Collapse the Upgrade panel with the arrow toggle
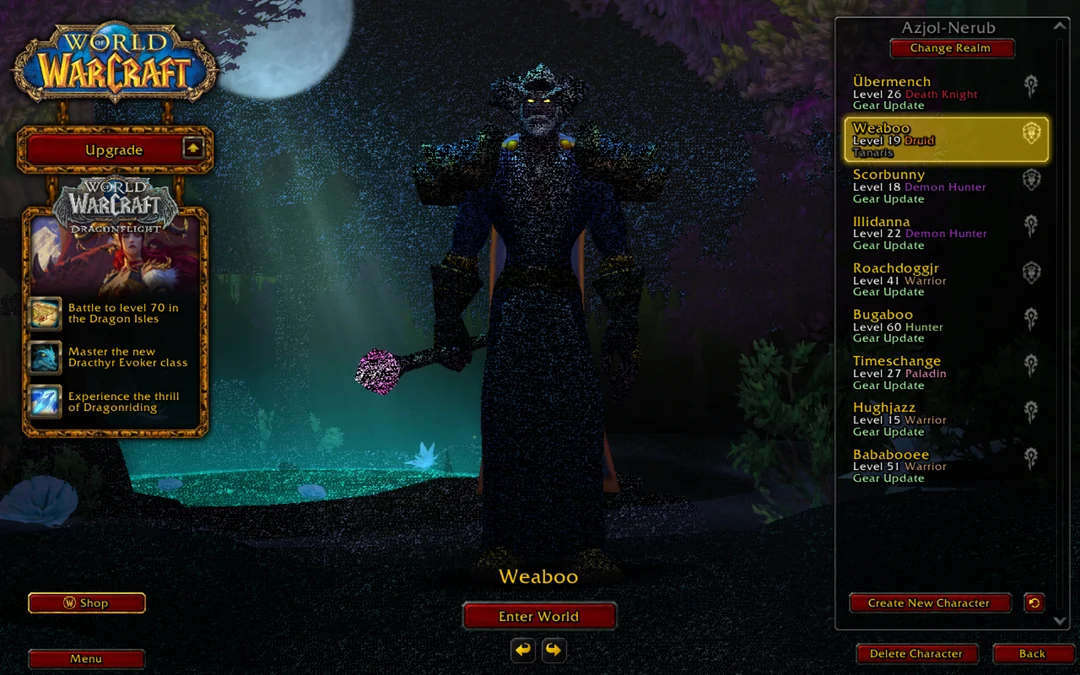Viewport: 1080px width, 675px height. (x=194, y=149)
